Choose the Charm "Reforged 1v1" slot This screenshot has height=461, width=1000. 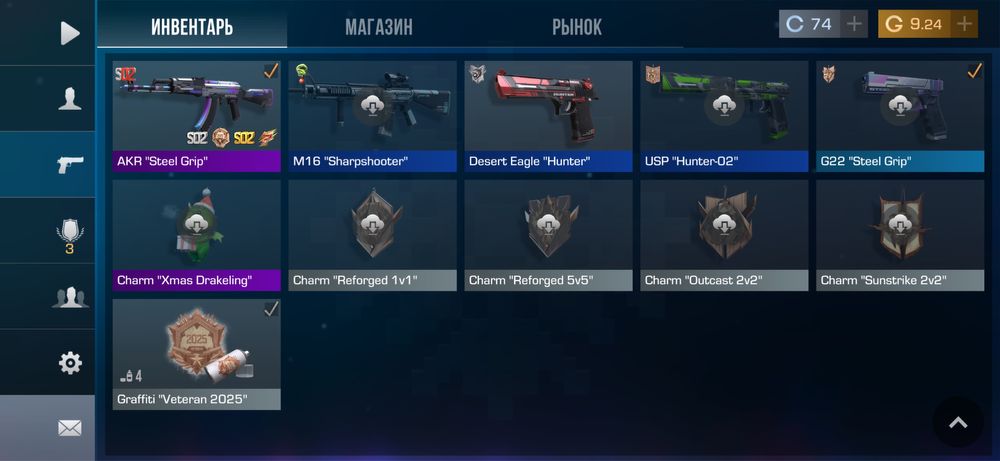pos(372,235)
